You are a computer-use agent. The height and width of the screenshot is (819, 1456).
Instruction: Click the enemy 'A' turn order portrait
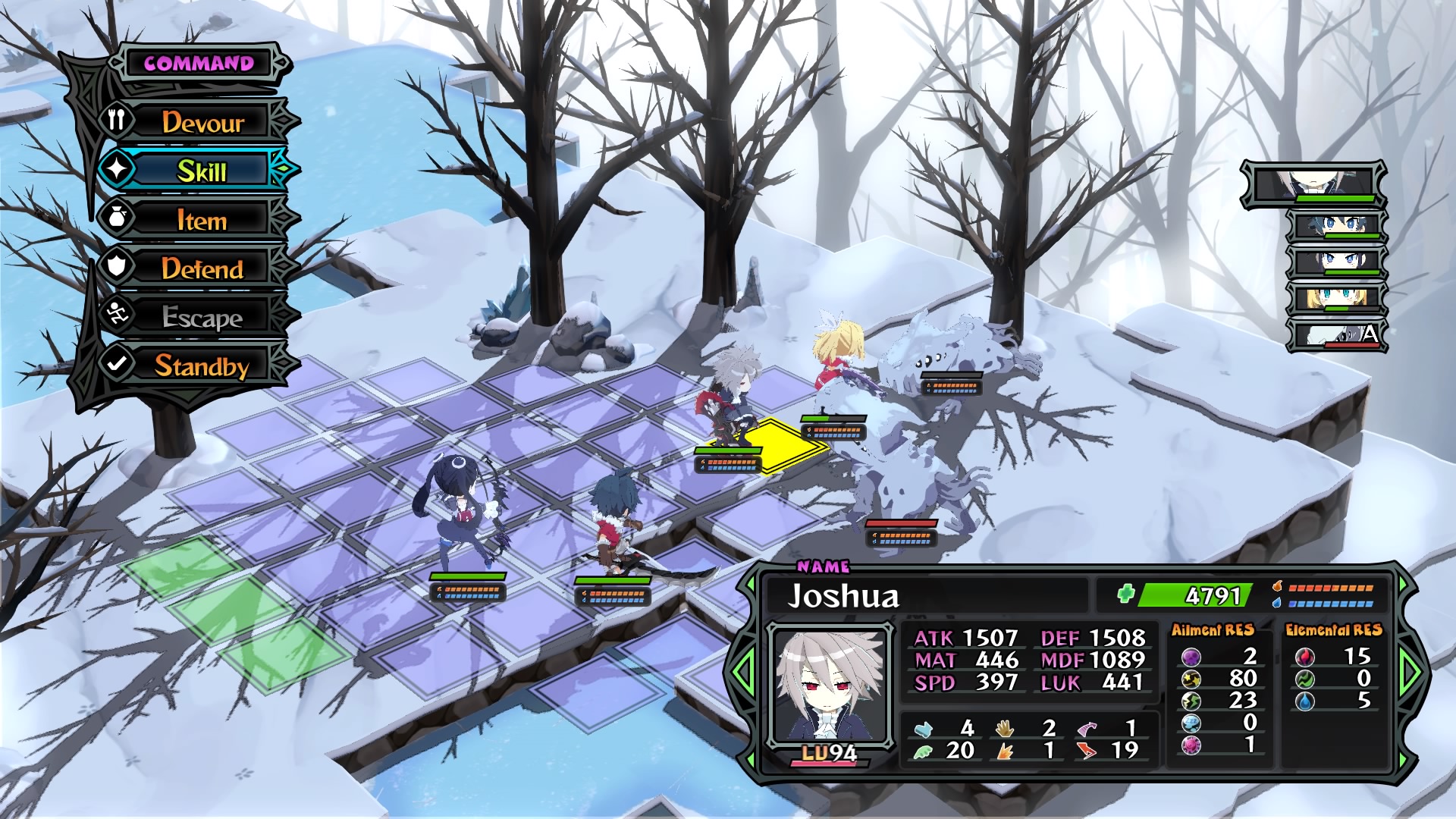pos(1338,334)
